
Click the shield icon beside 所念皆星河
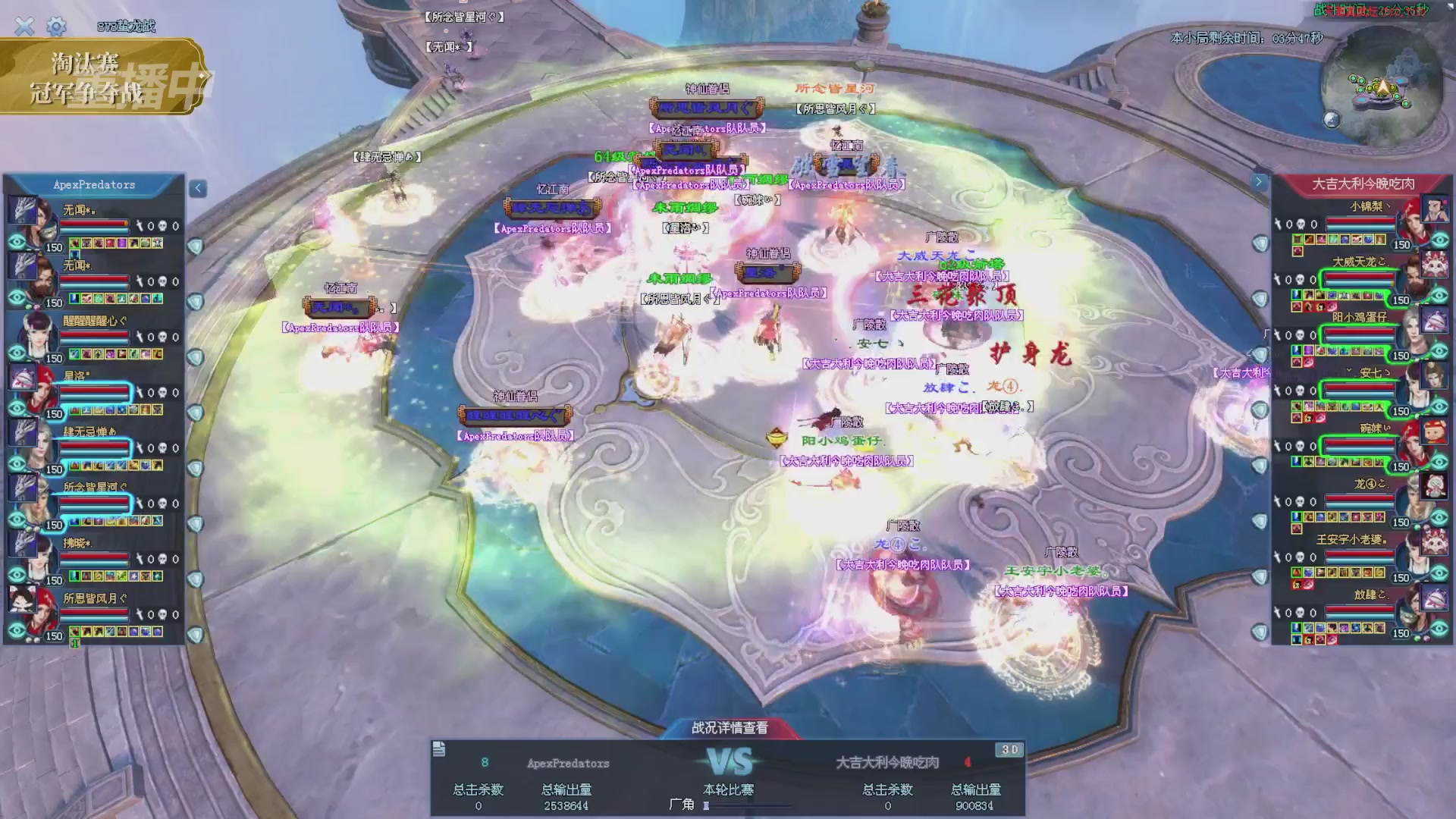coord(196,524)
